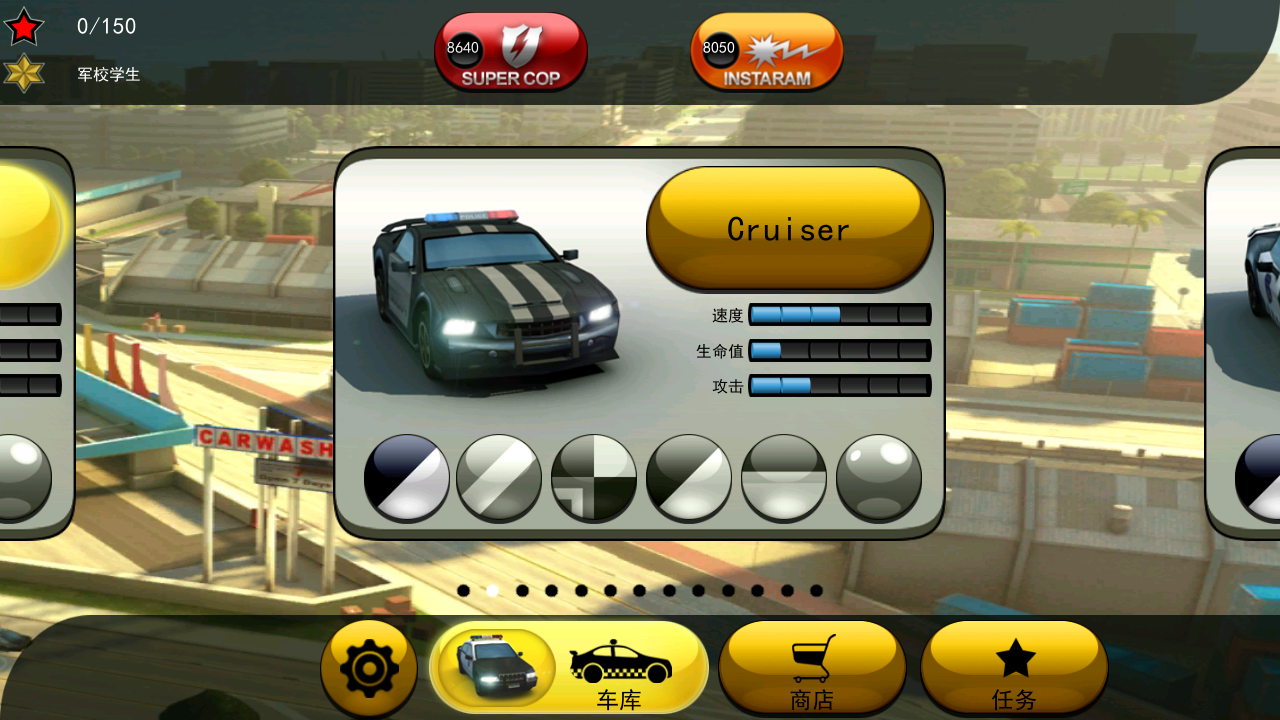Activate the SUPER COP power-up button
Screen dimensions: 1280x720
click(x=510, y=52)
